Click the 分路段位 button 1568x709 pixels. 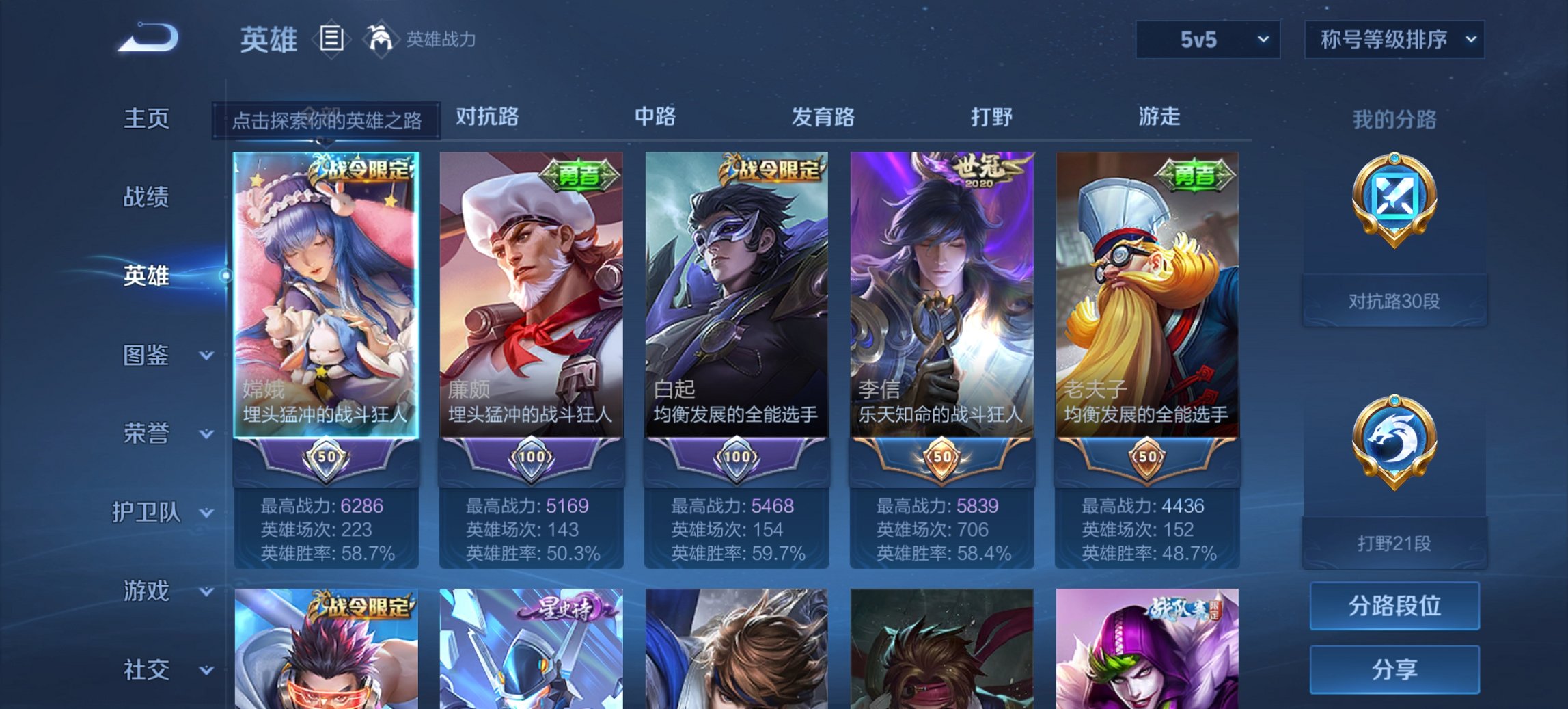pos(1394,604)
